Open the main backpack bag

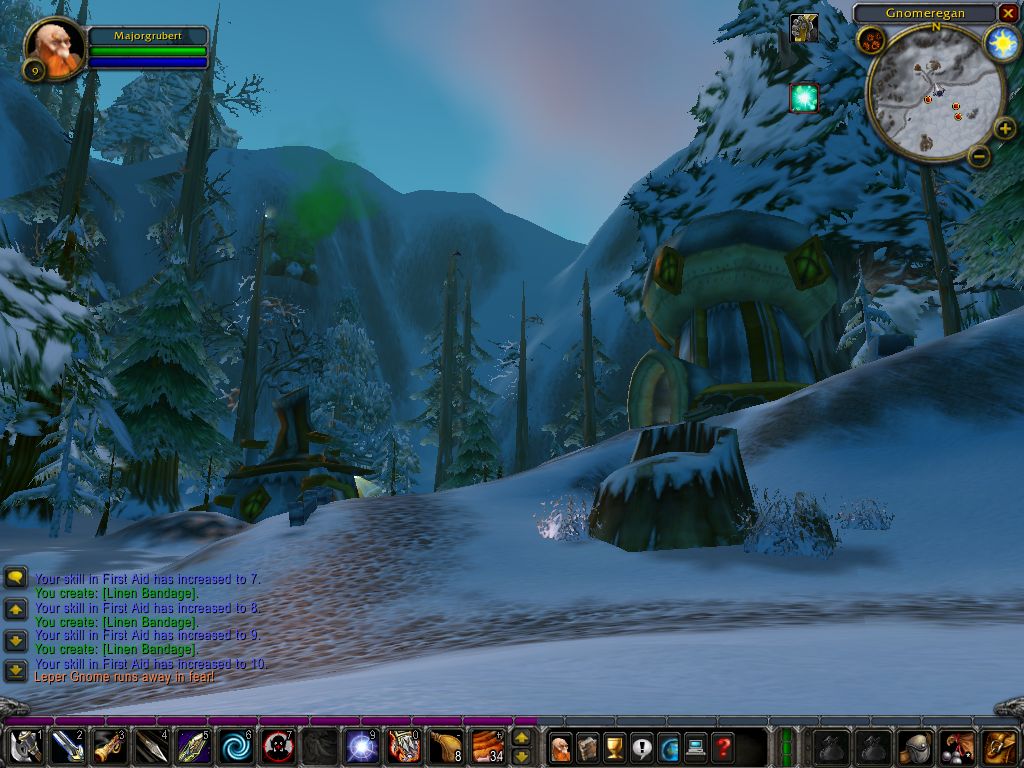[999, 747]
